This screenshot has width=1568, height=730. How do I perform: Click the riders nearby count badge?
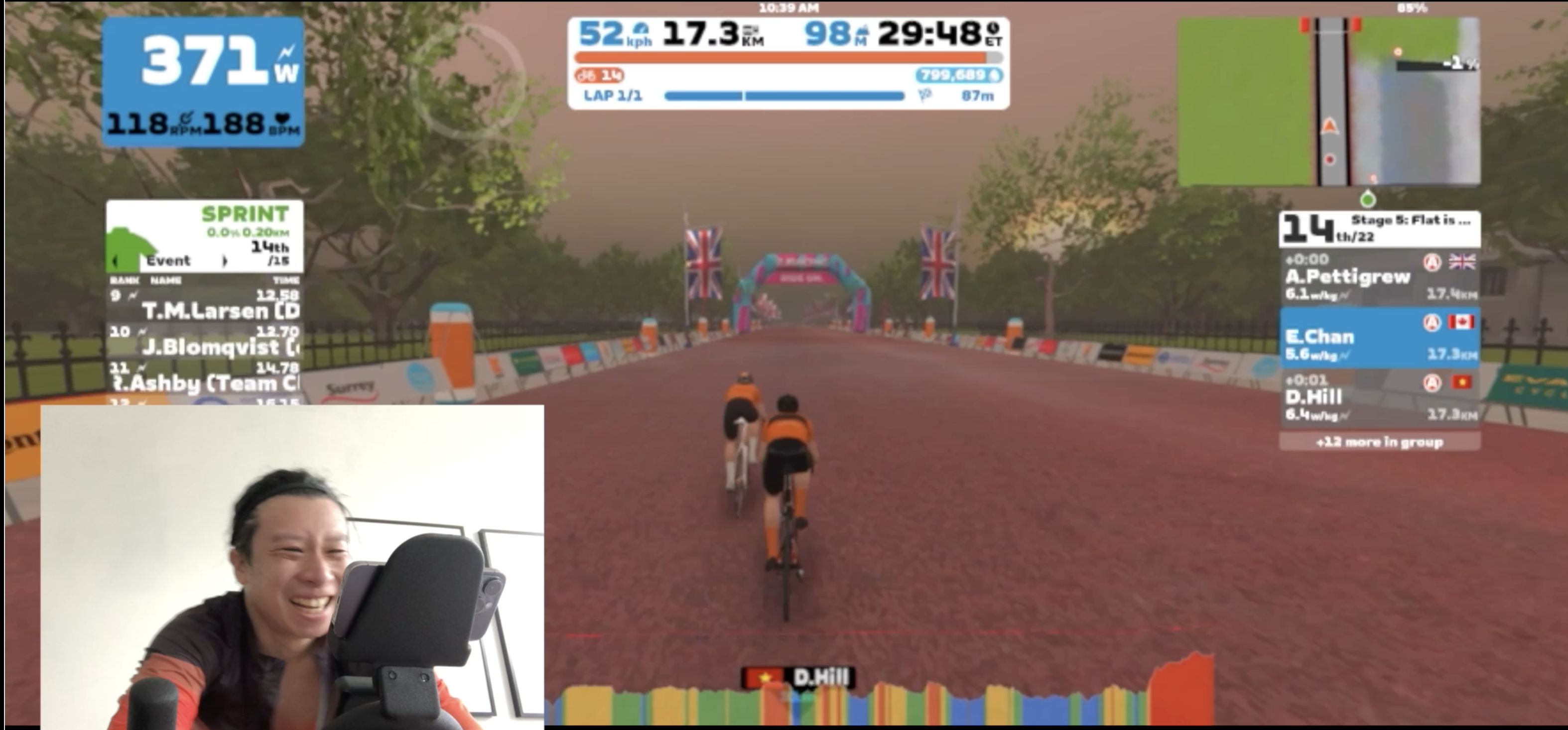[600, 75]
